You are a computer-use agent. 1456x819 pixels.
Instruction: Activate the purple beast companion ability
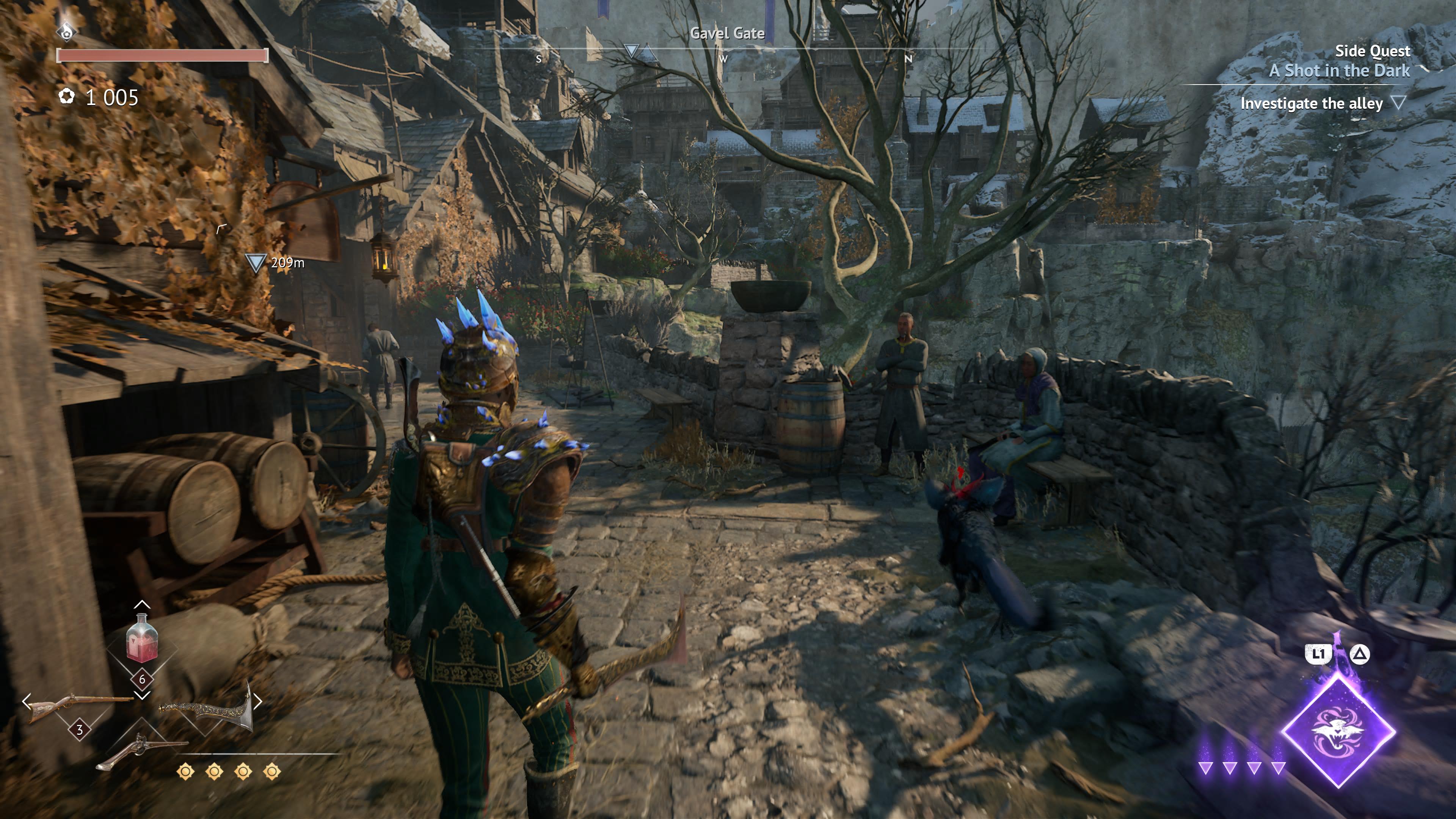coord(1338,731)
